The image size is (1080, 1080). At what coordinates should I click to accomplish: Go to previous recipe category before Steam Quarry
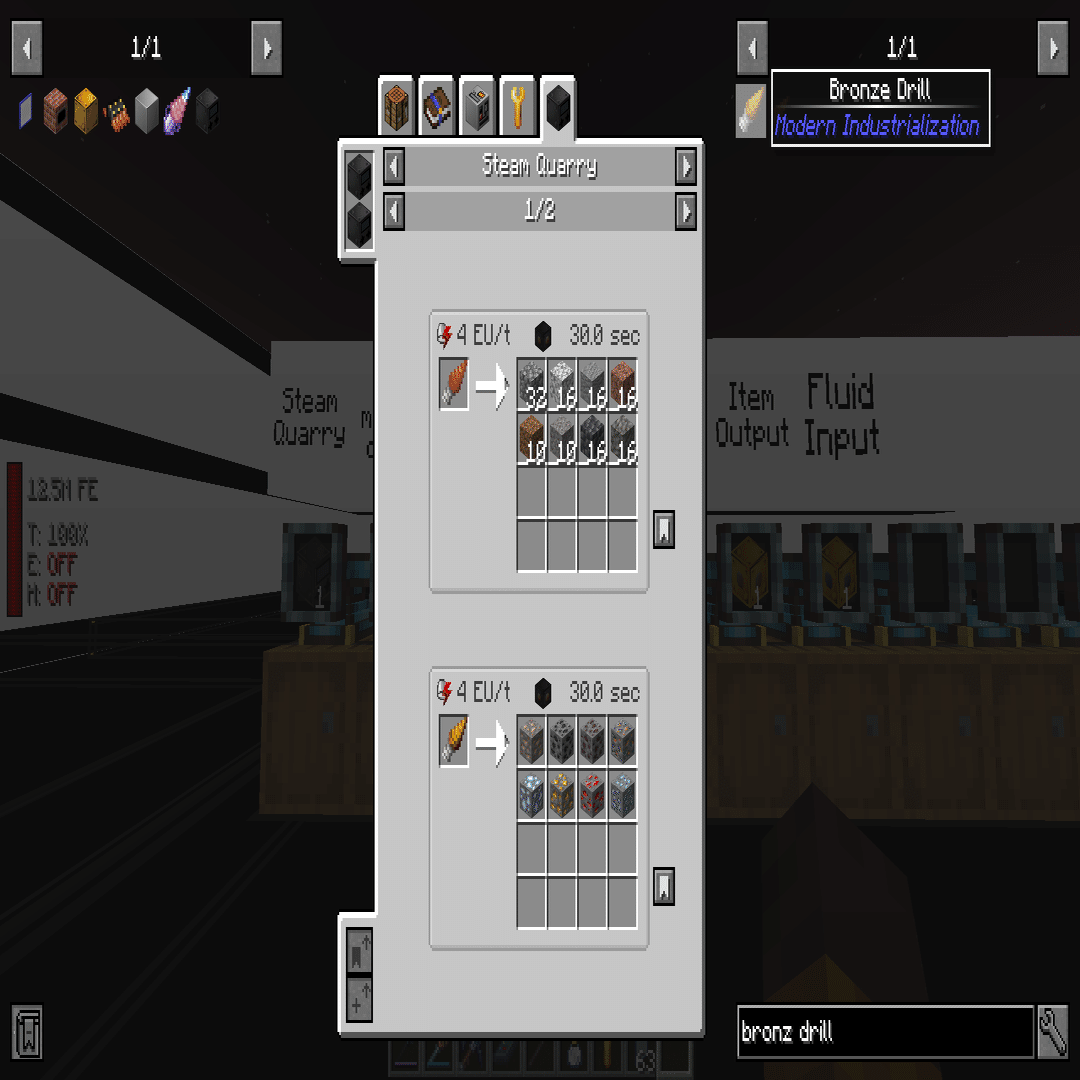coord(394,166)
